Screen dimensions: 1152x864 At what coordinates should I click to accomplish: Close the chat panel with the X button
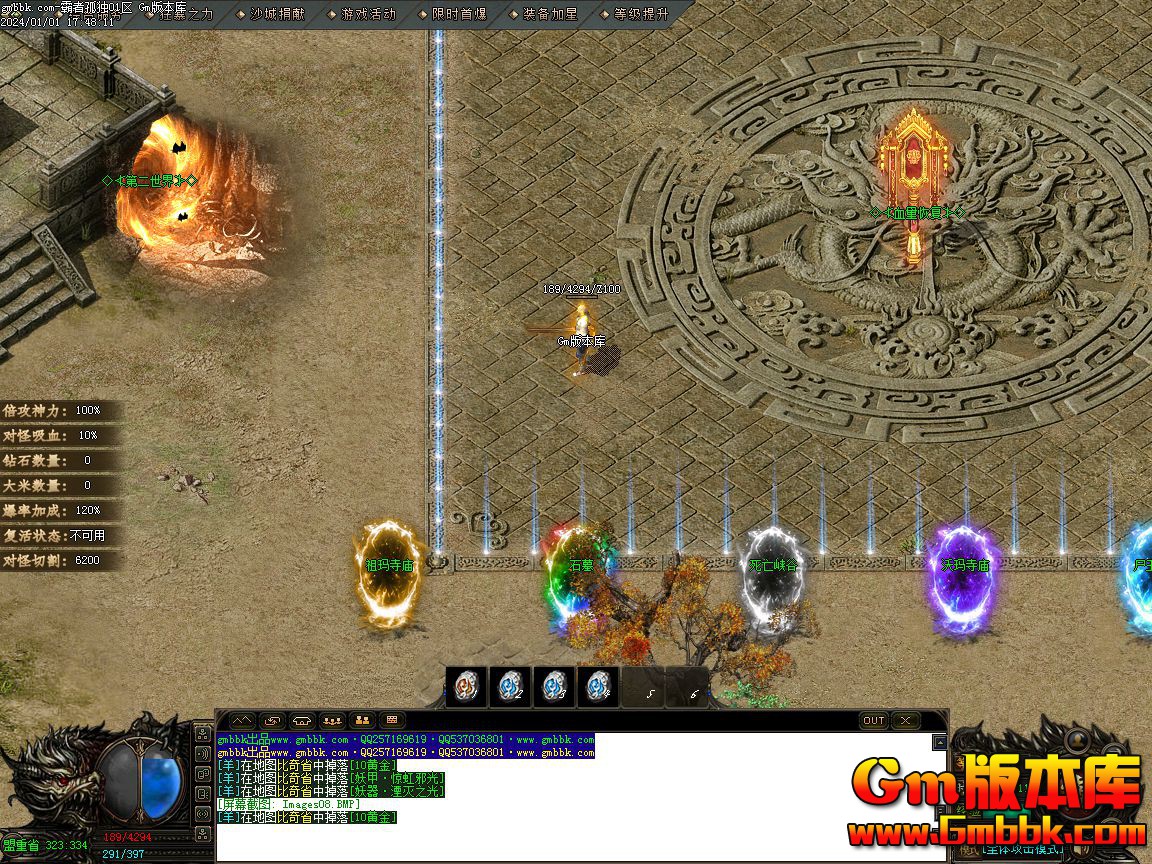(905, 720)
